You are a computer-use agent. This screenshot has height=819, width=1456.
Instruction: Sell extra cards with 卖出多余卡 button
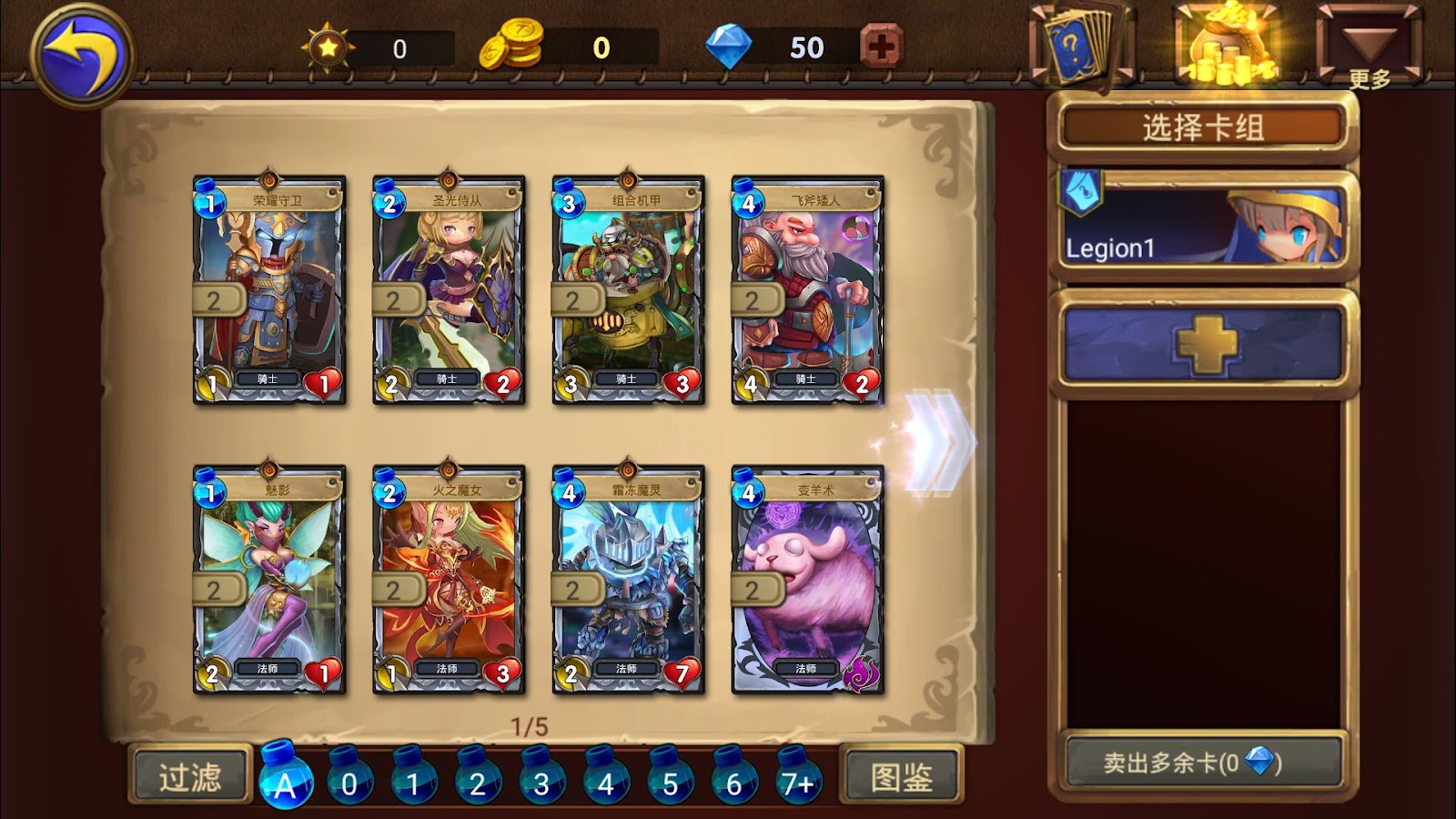(x=1203, y=763)
